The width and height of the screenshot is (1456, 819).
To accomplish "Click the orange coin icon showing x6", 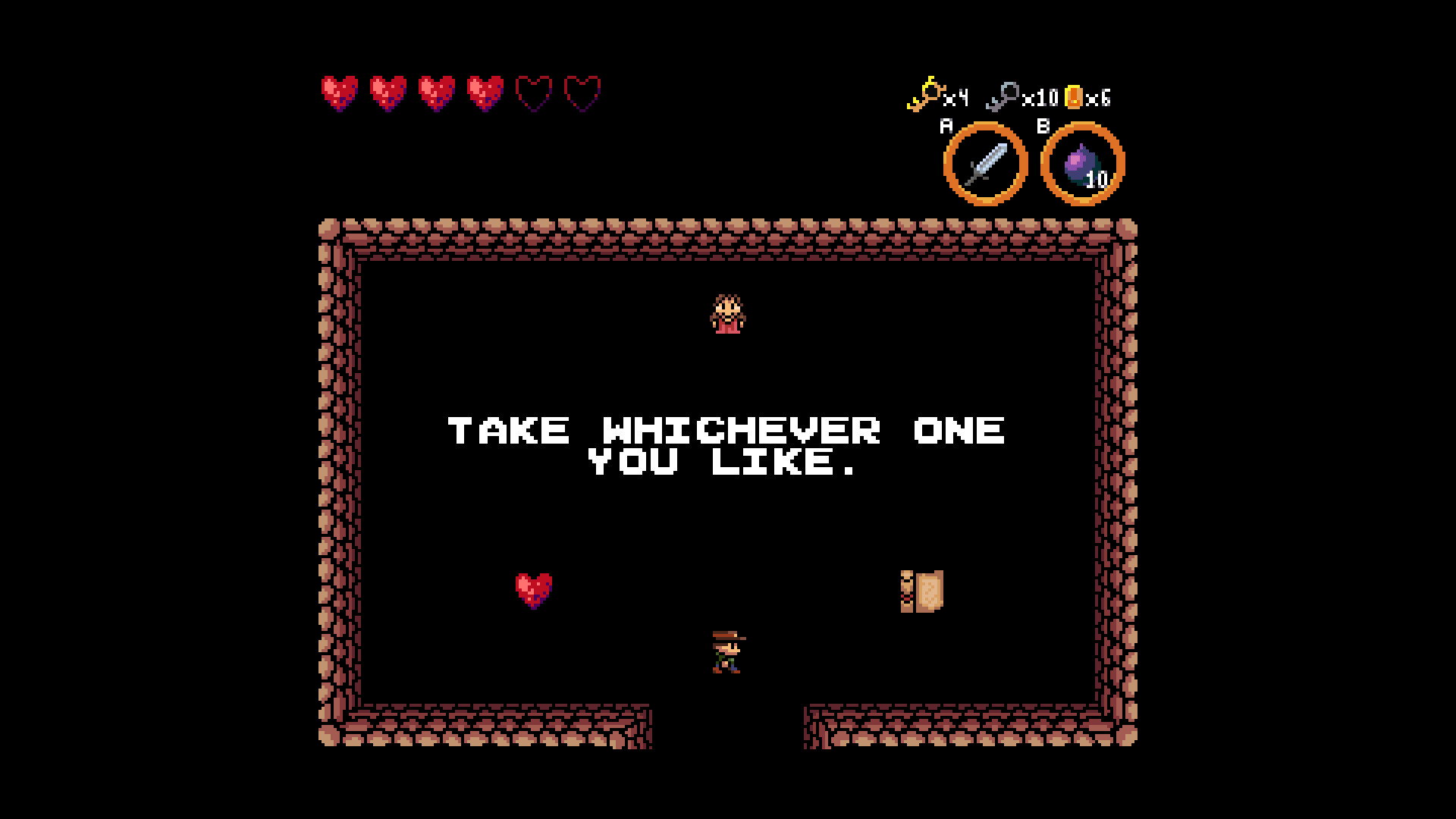I will tap(1074, 97).
